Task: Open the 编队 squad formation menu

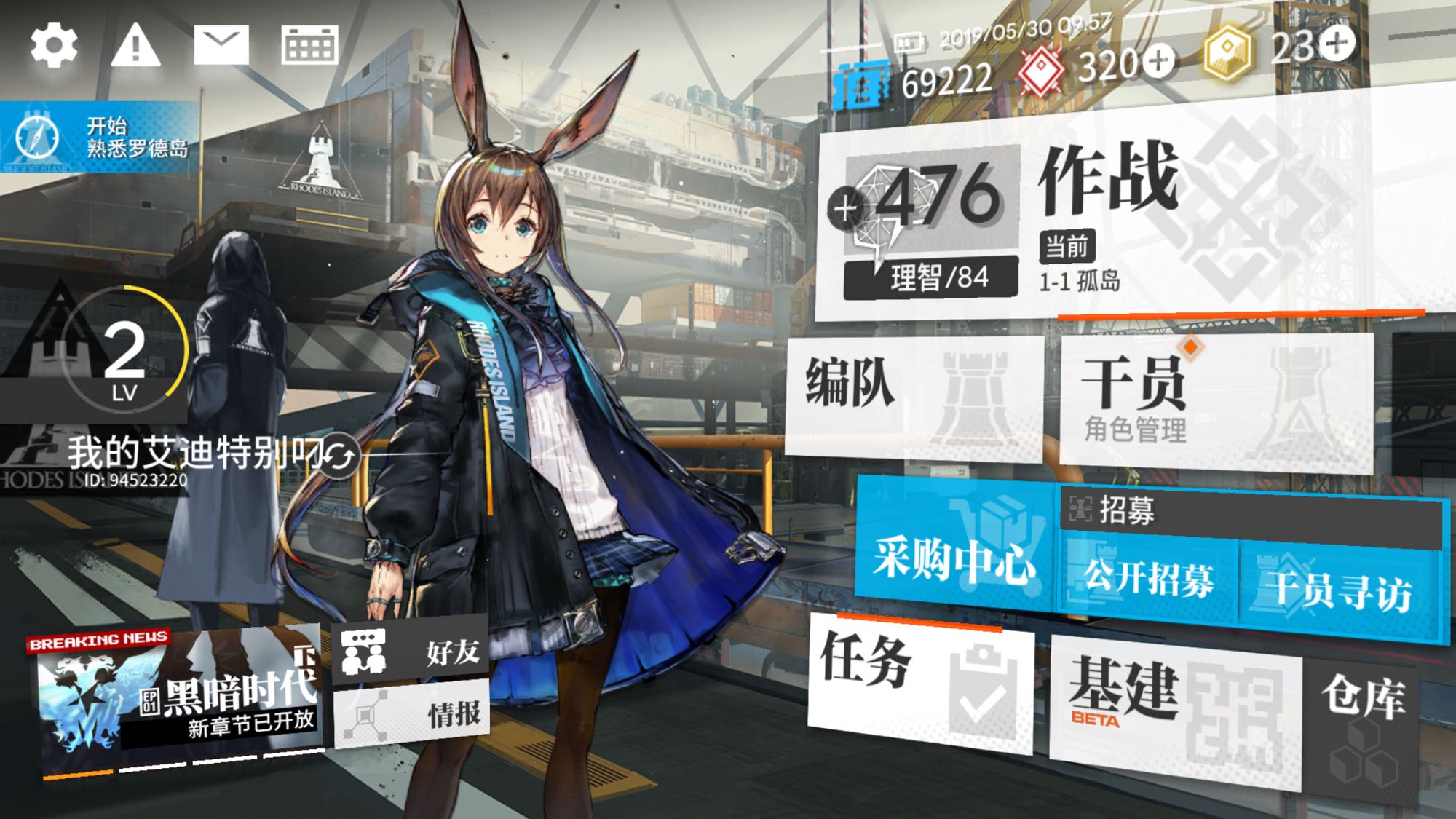Action: 914,393
